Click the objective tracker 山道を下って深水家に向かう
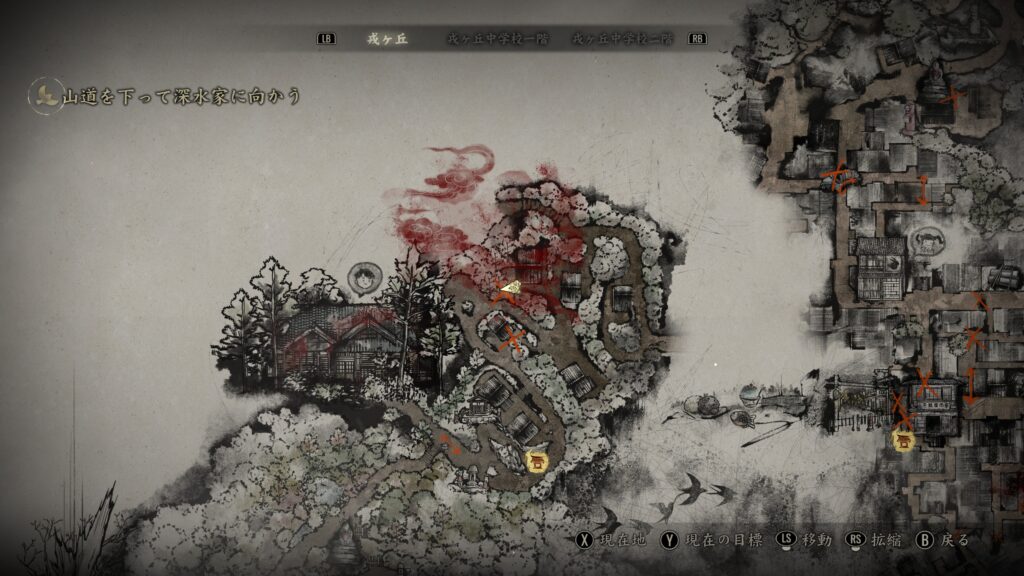 tap(180, 96)
